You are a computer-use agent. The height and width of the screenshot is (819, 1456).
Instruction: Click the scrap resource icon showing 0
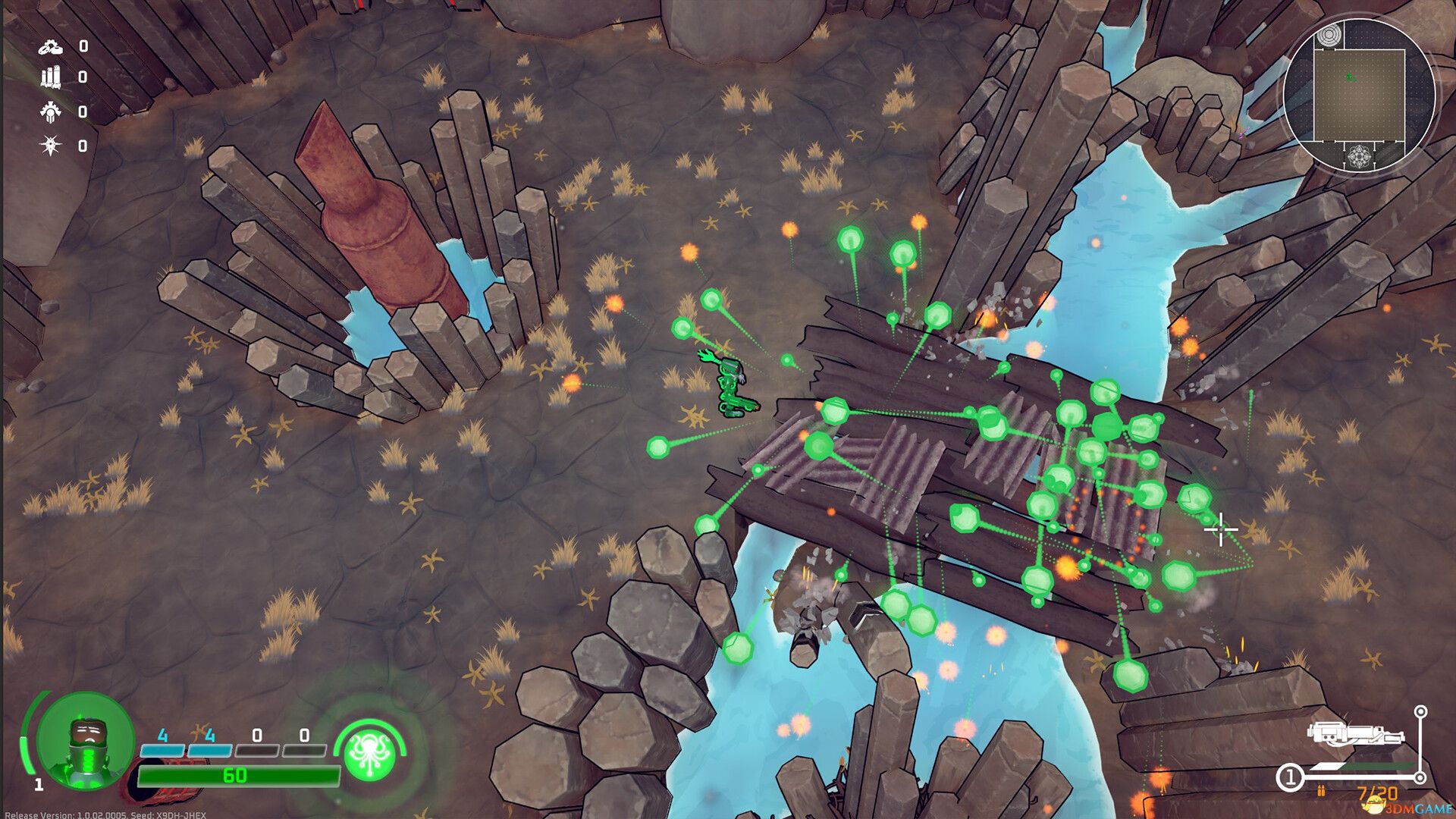(x=51, y=48)
